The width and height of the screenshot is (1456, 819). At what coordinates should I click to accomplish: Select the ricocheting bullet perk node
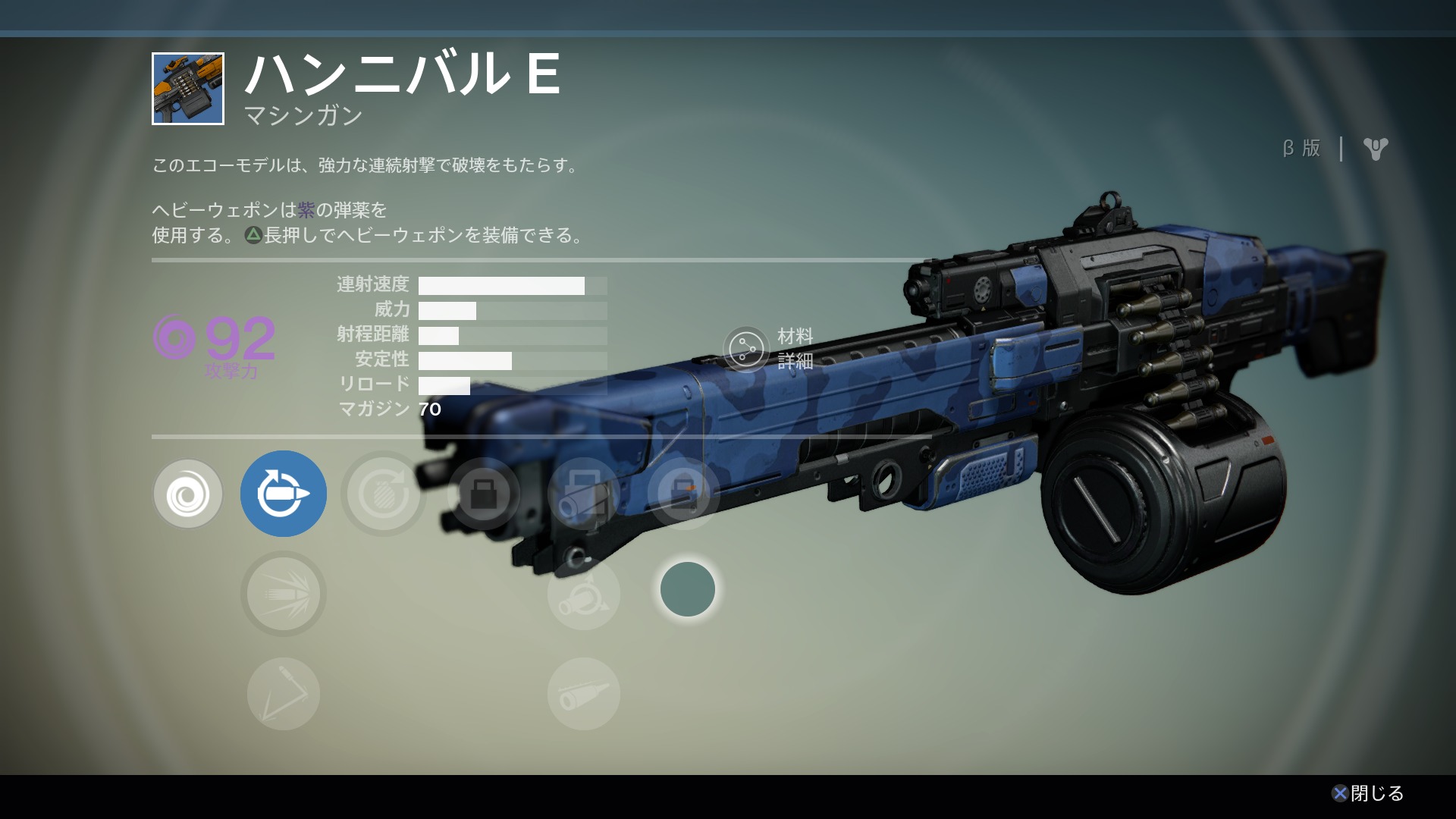(x=284, y=694)
